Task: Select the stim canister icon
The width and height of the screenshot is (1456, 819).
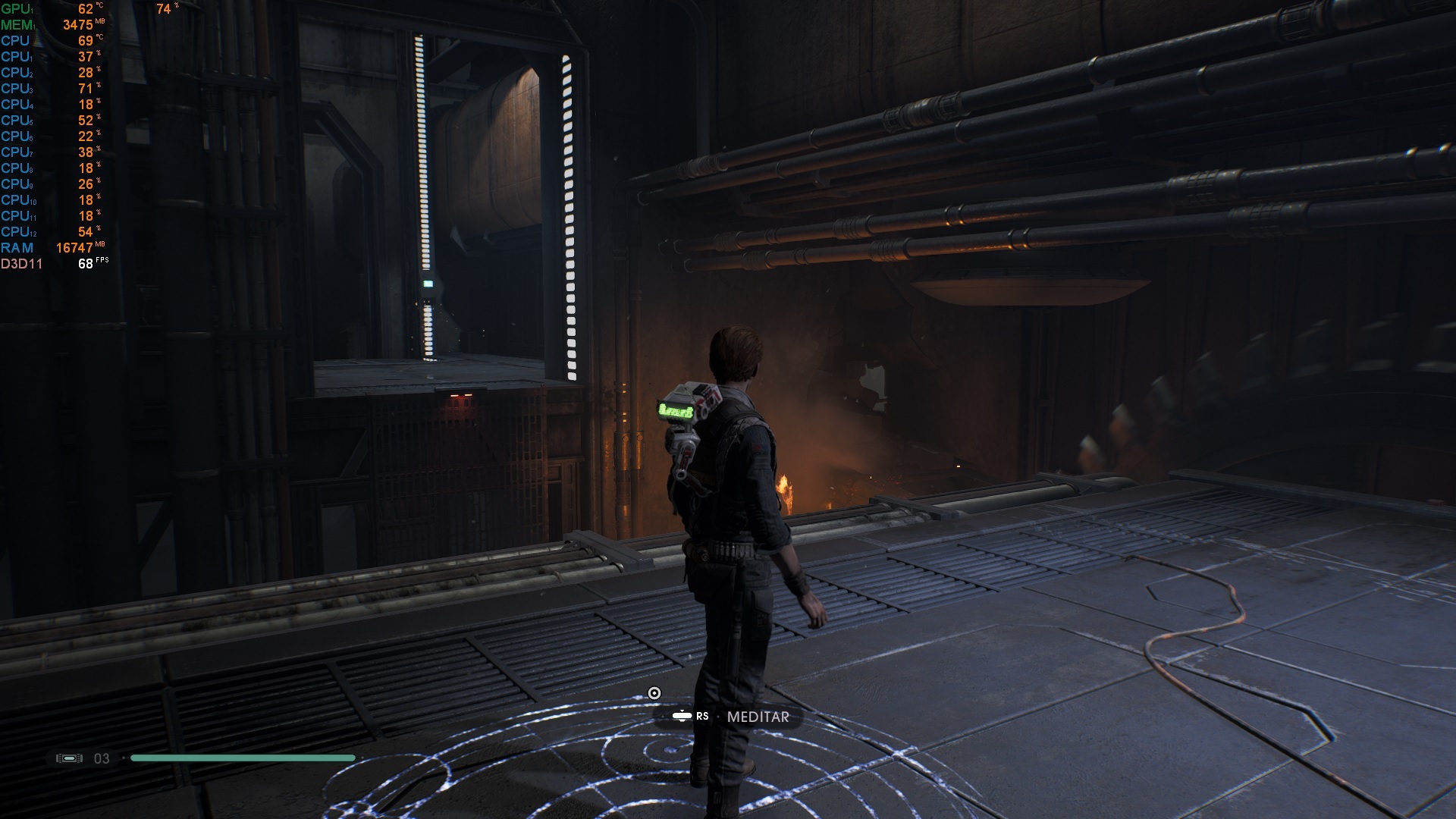Action: click(x=70, y=758)
